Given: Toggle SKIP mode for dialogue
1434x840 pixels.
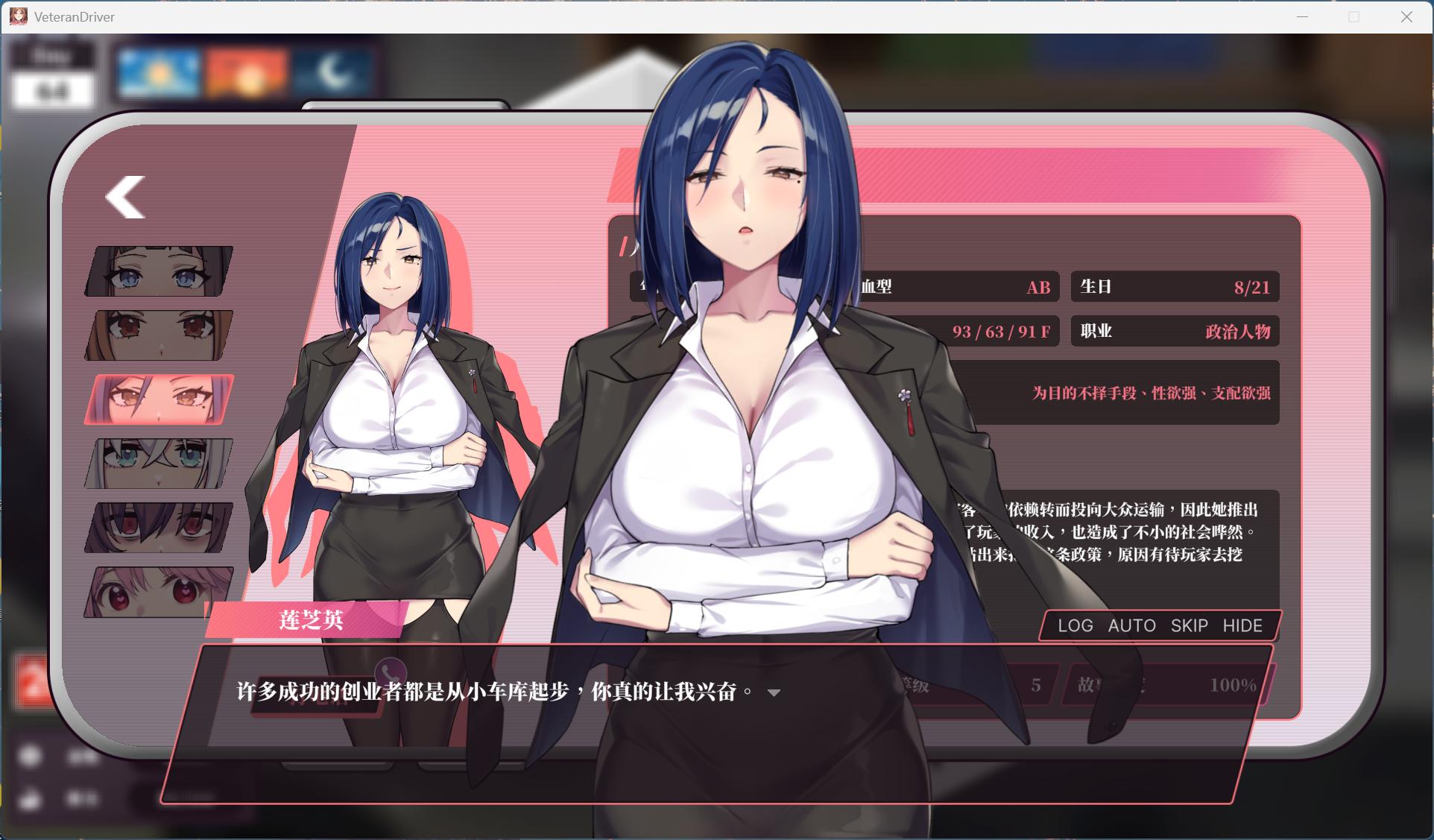Looking at the screenshot, I should coord(1188,626).
